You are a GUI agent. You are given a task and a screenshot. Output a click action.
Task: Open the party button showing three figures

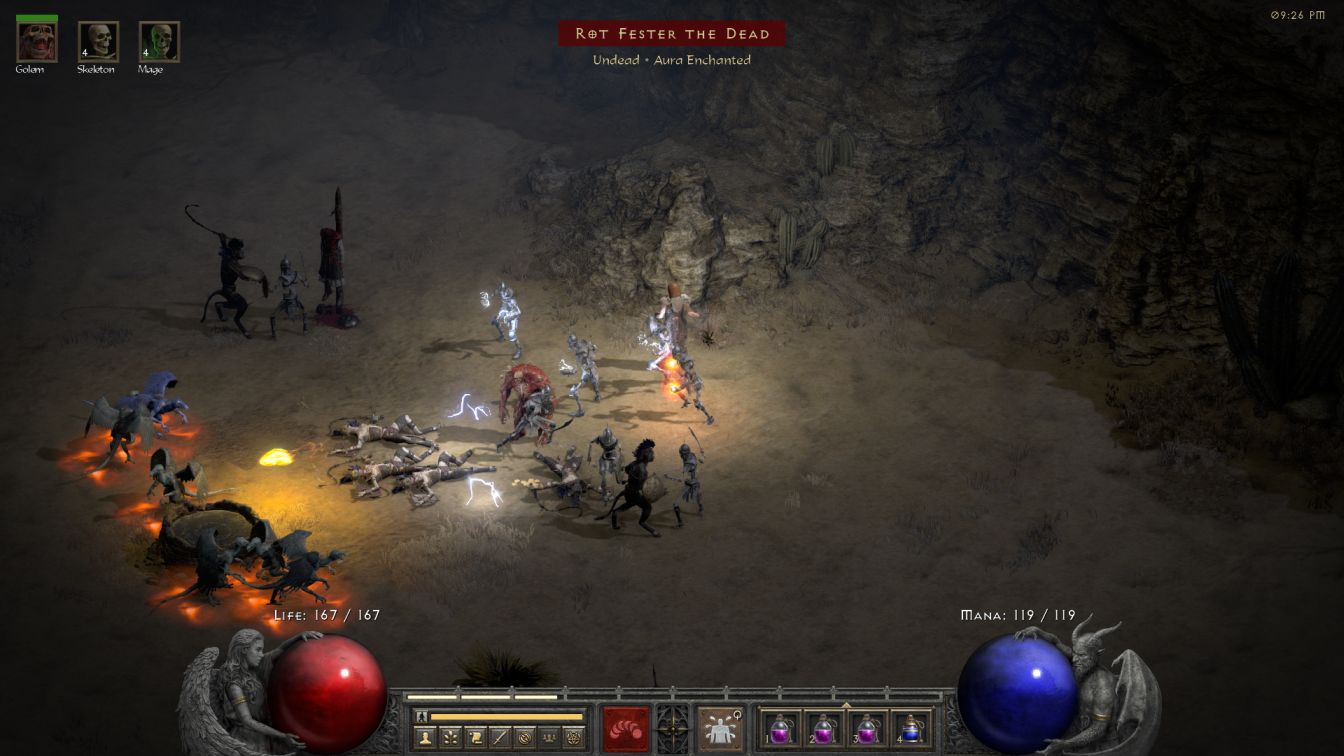pos(548,738)
